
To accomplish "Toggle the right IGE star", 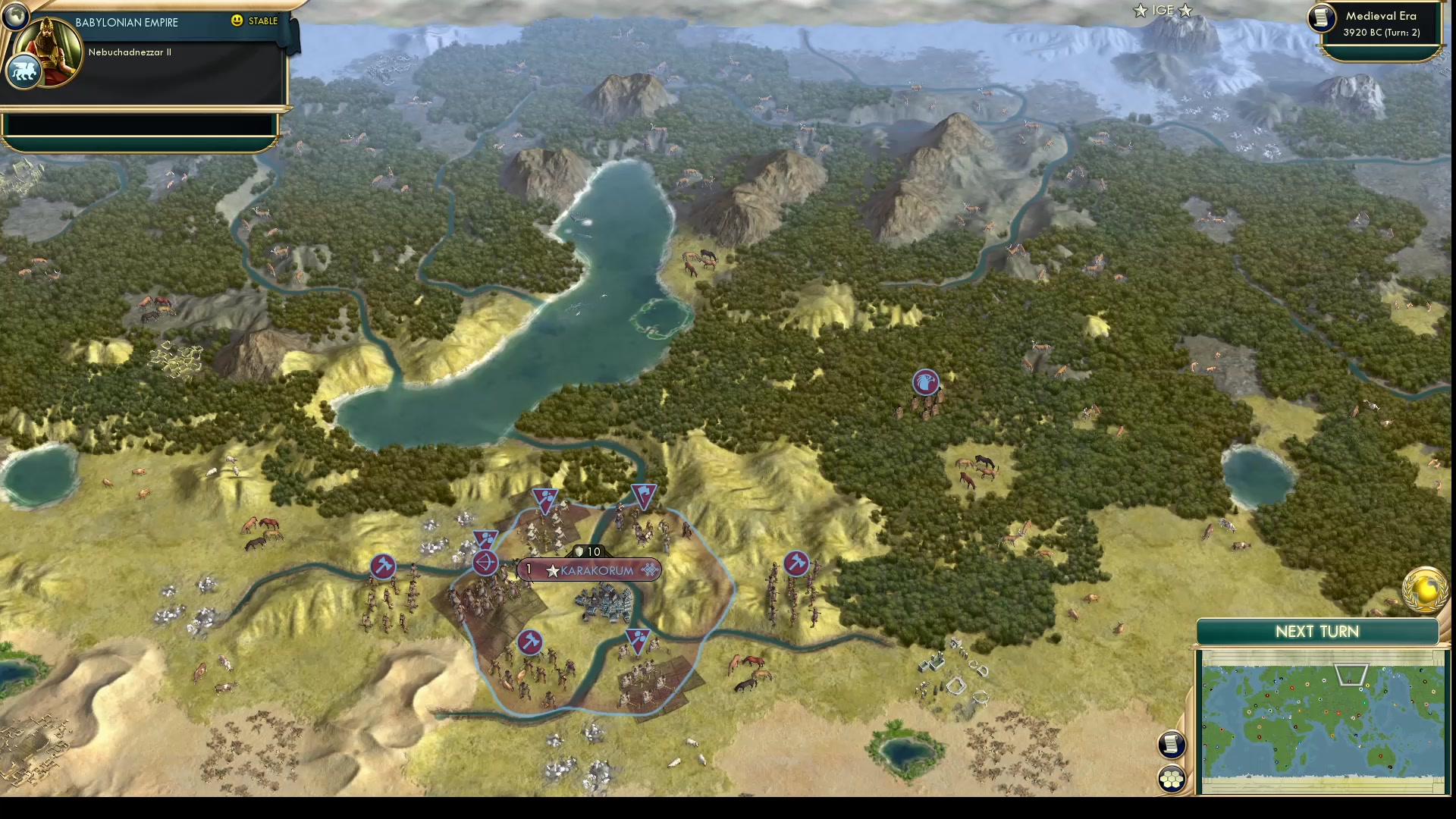I will (1185, 11).
